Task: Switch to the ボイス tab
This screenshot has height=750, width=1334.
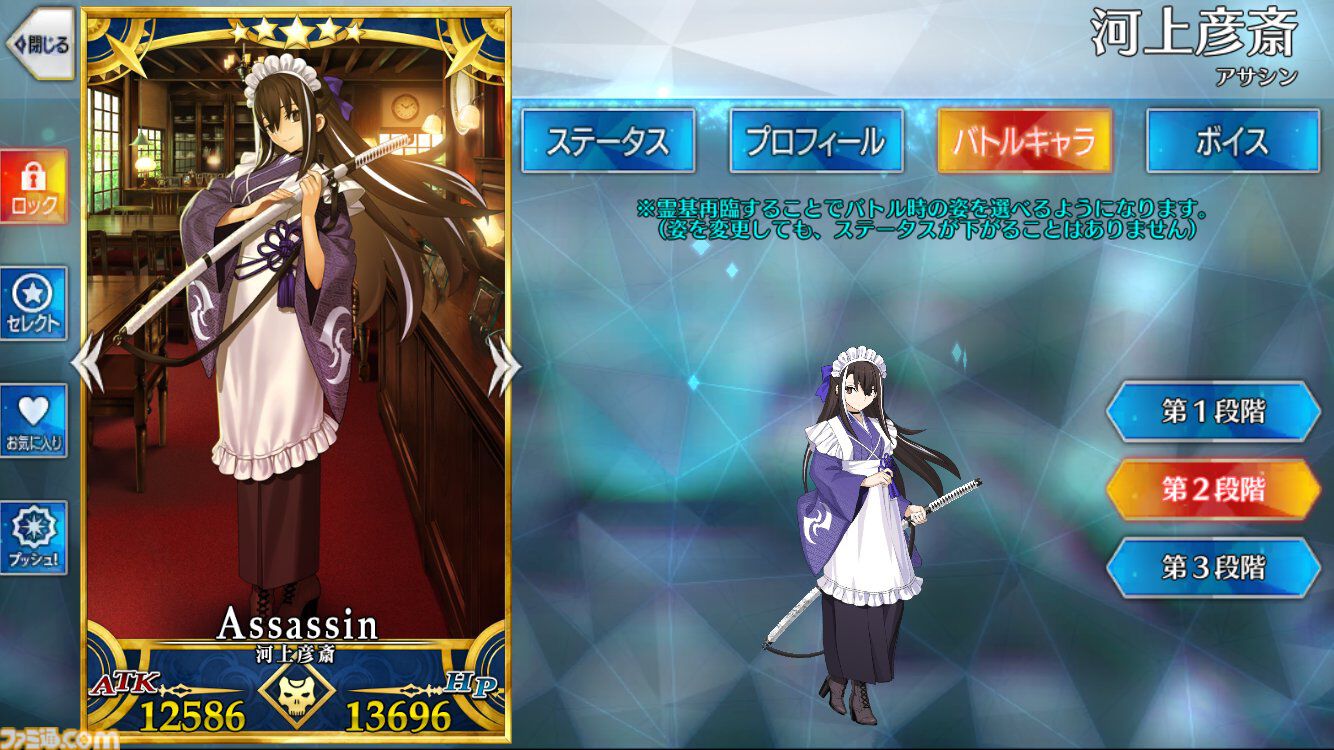Action: pyautogui.click(x=1232, y=141)
